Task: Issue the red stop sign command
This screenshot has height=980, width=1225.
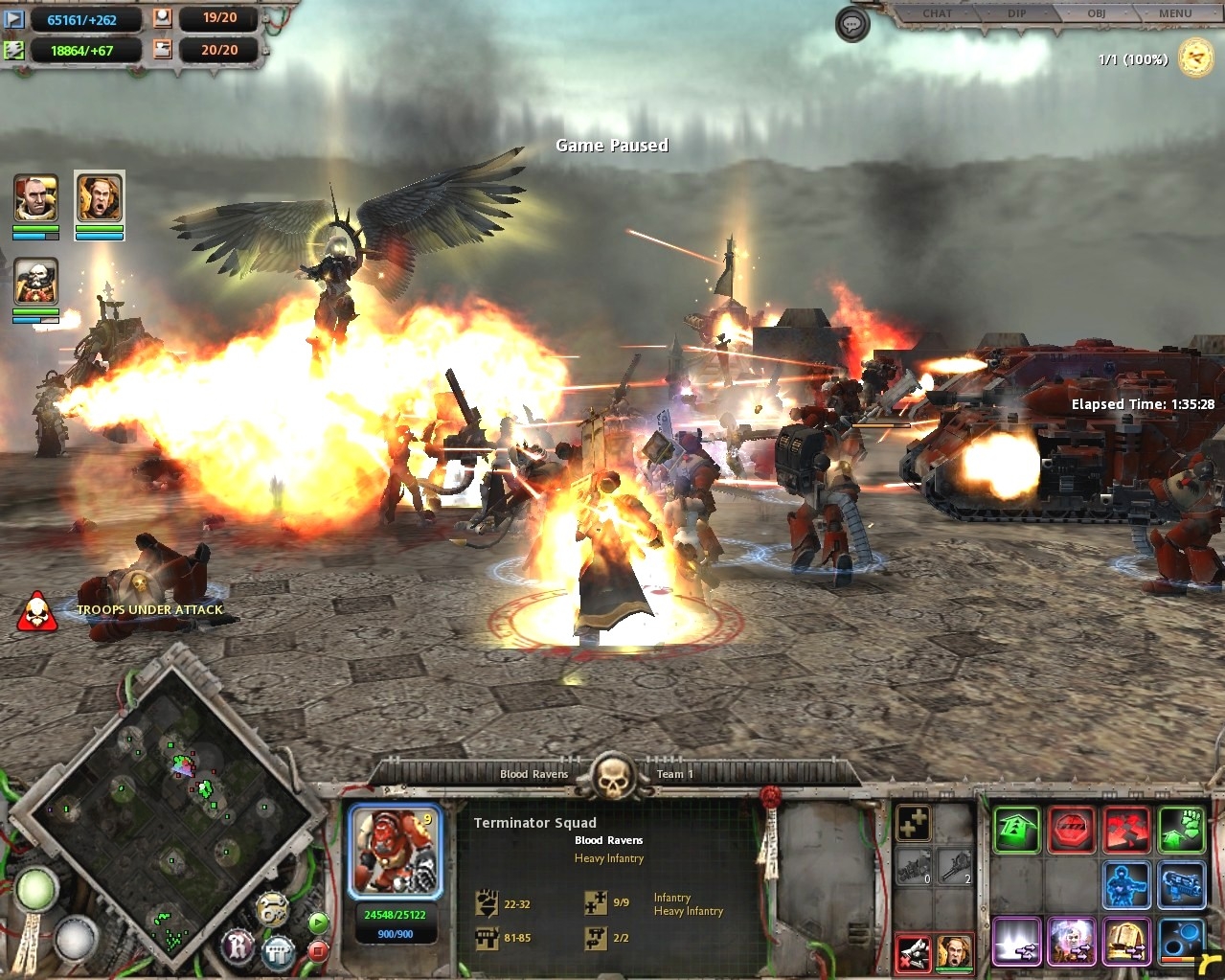Action: click(1072, 830)
